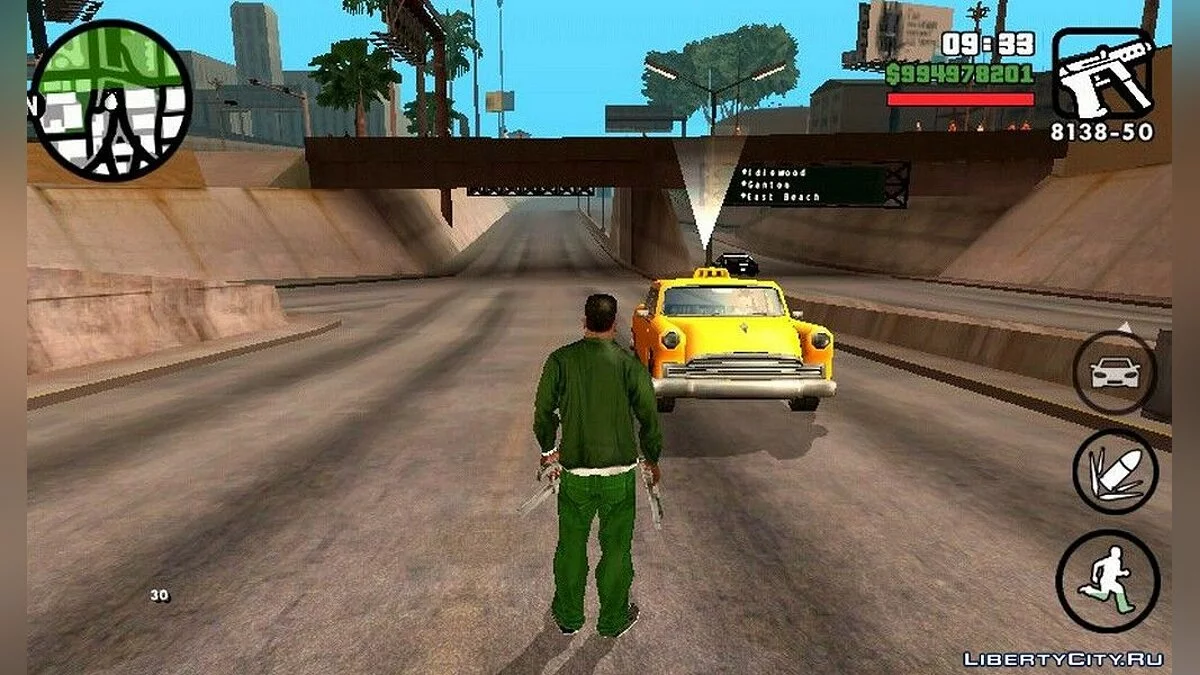Fire weapon with the bullet button

click(x=1115, y=472)
